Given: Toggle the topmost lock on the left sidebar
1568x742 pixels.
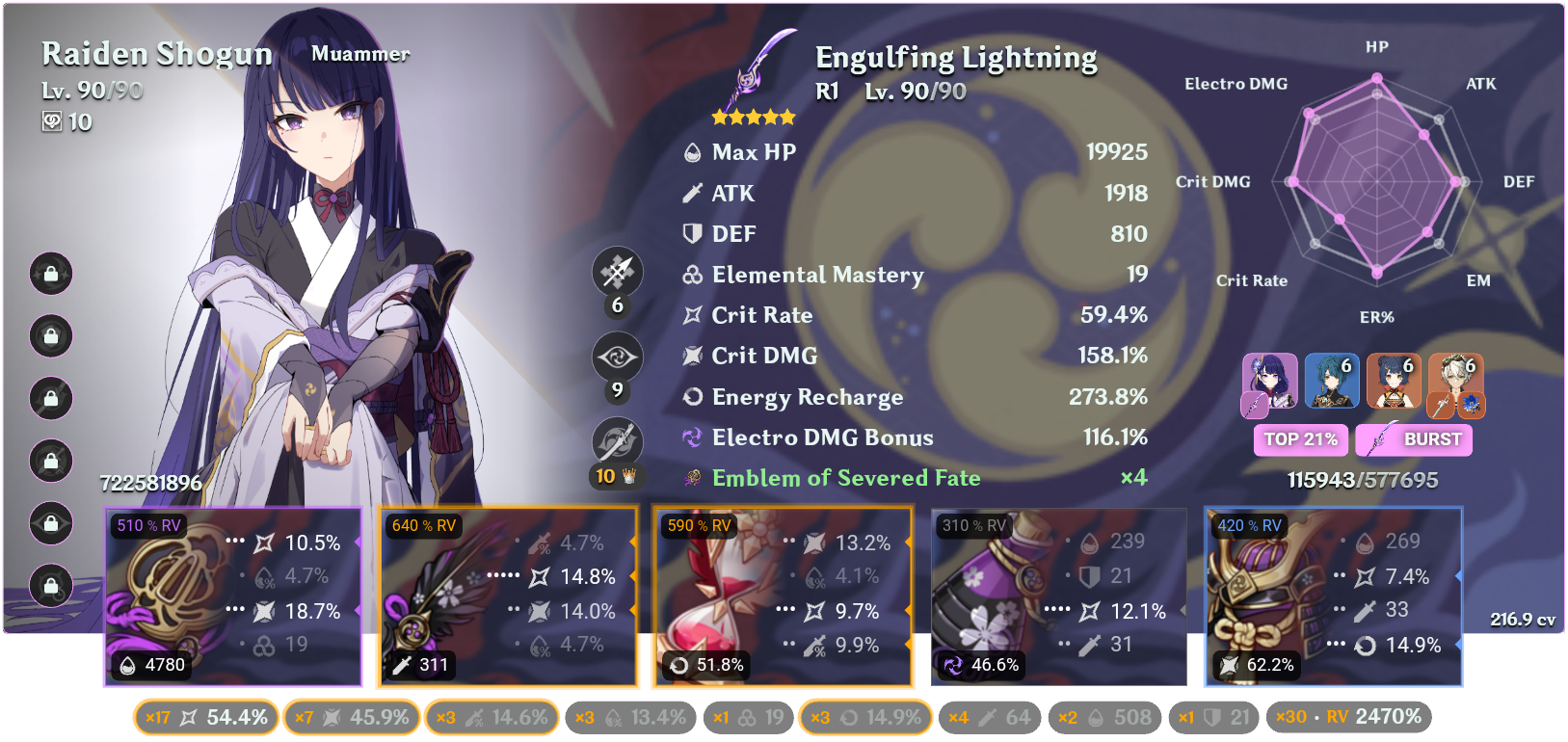Looking at the screenshot, I should [50, 275].
